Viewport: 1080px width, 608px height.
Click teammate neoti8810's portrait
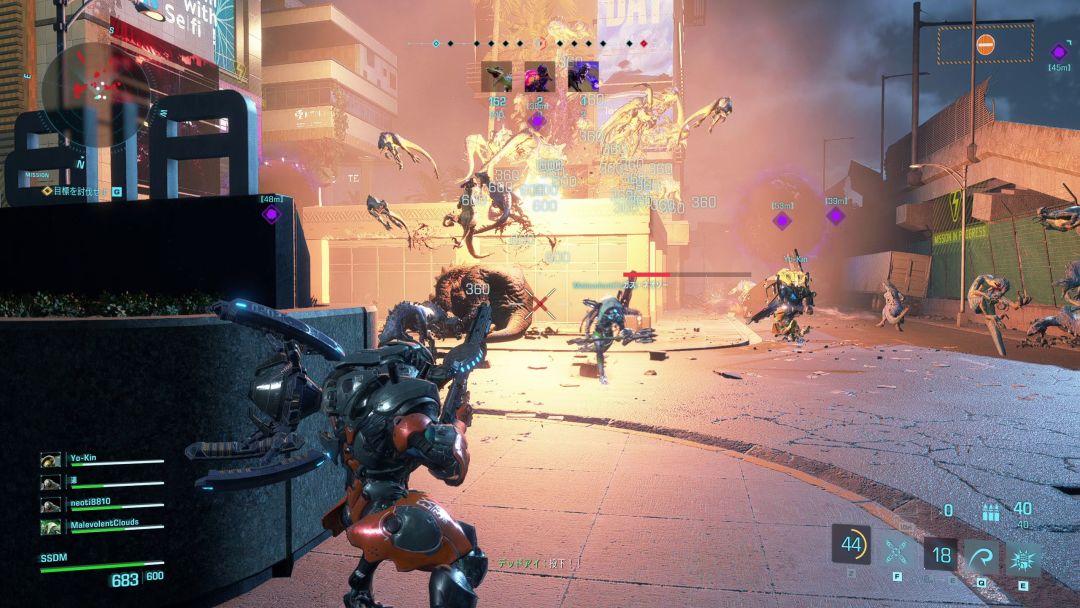(50, 504)
